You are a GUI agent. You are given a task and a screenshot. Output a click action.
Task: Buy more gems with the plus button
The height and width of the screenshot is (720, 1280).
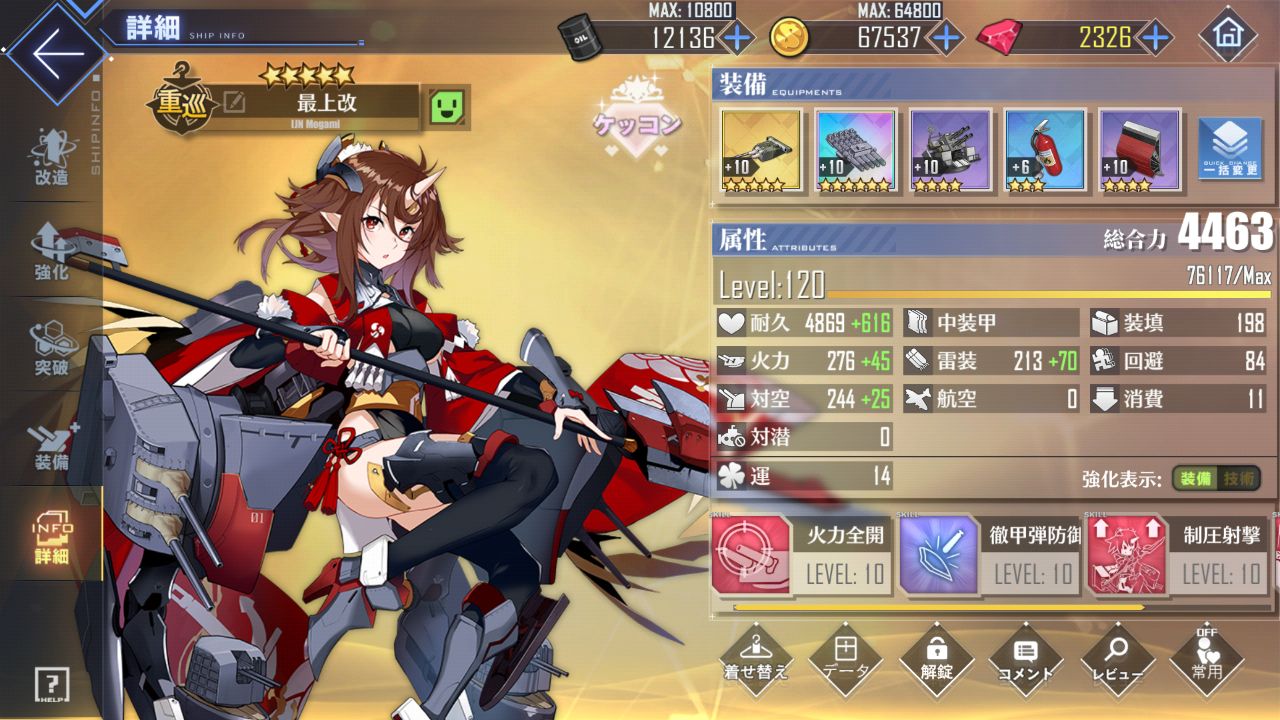pos(1156,38)
